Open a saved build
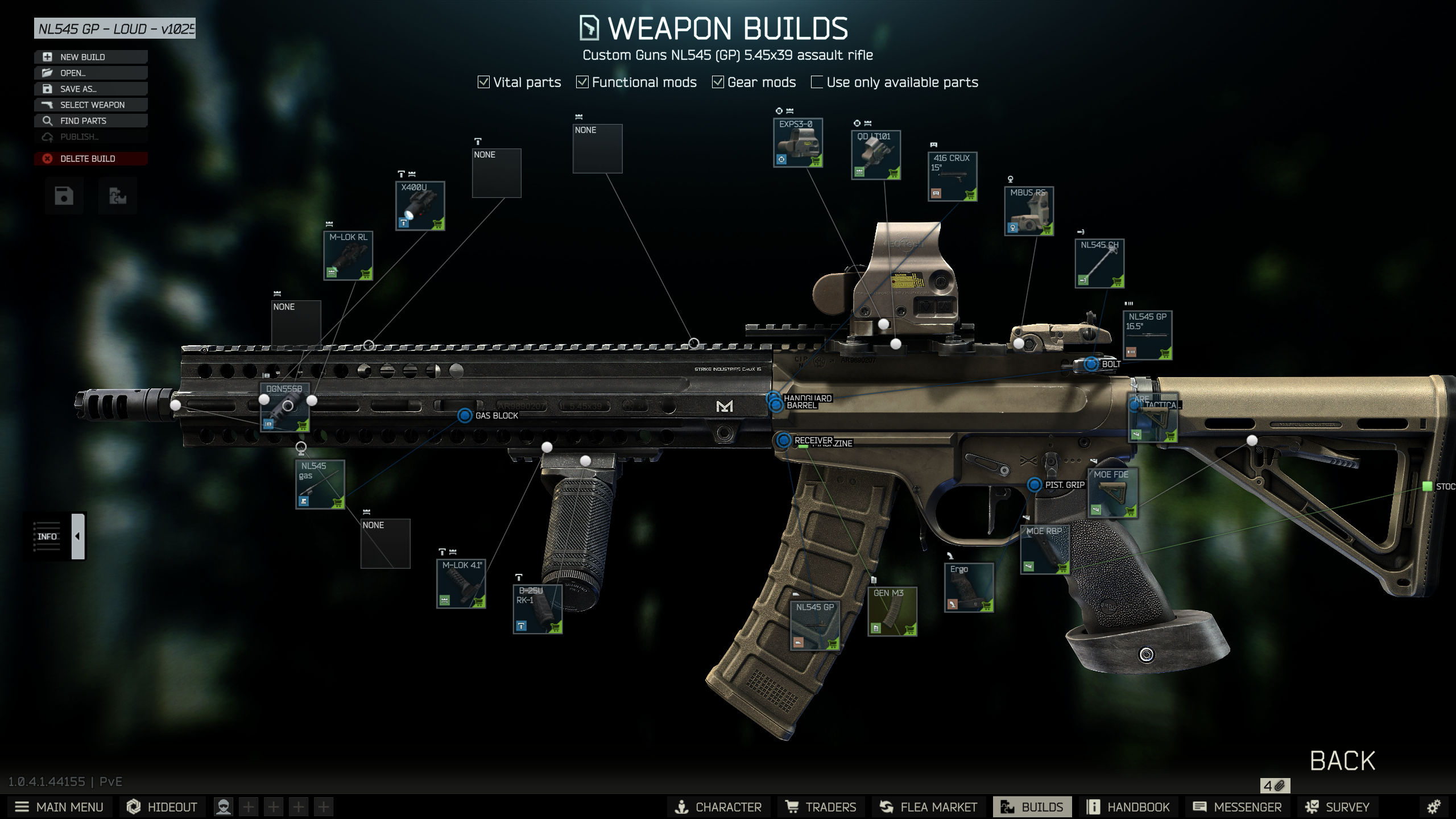The height and width of the screenshot is (819, 1456). (90, 73)
